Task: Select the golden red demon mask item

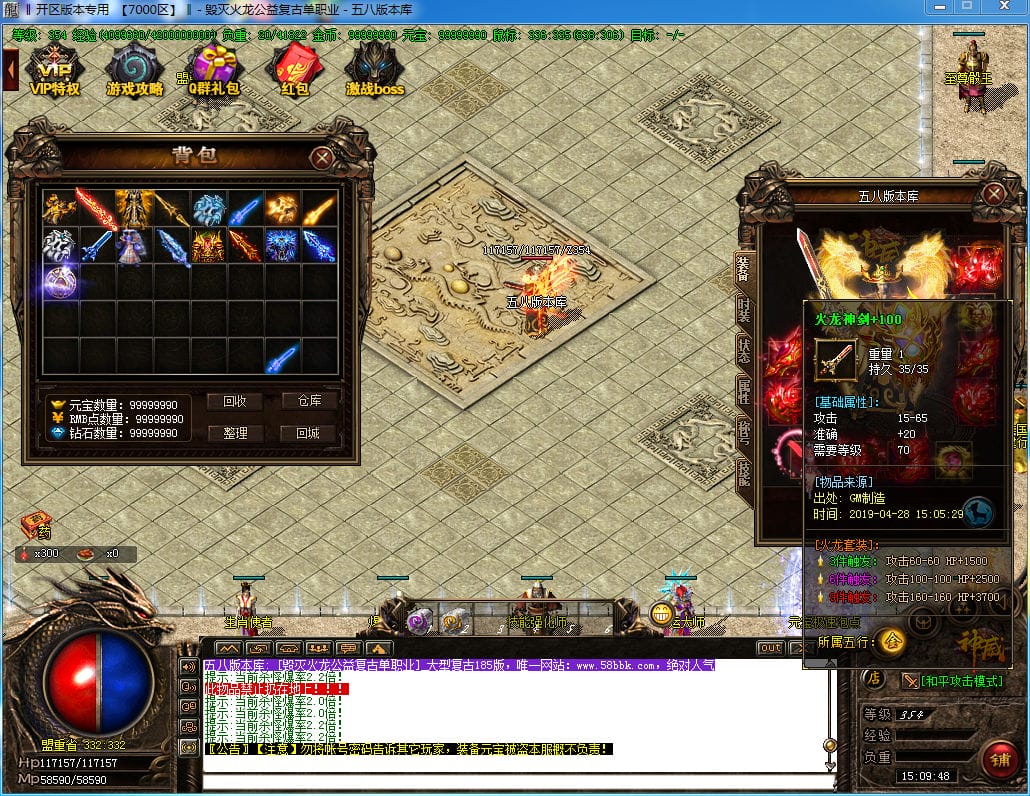Action: 208,245
